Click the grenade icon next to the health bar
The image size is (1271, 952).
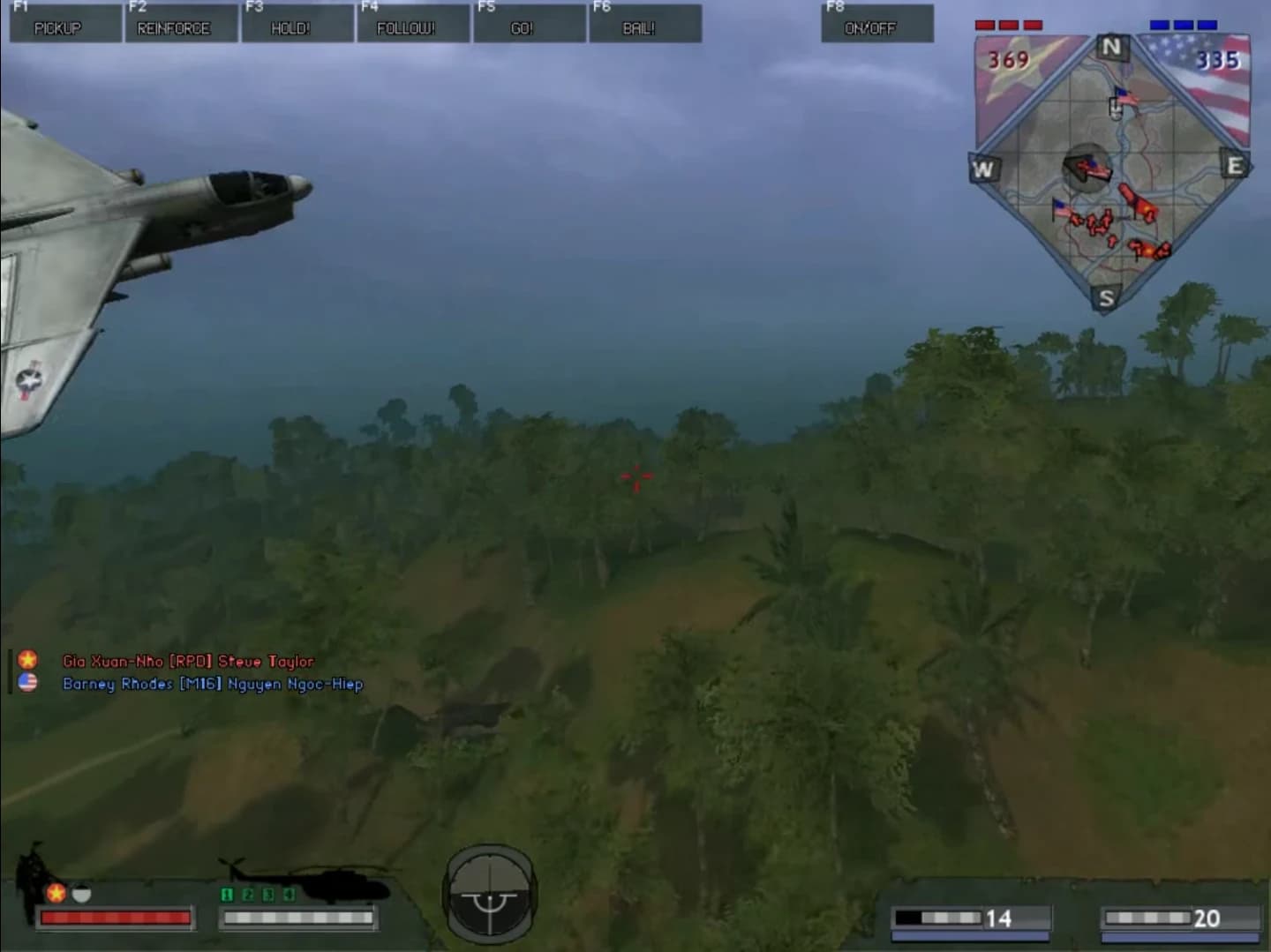pyautogui.click(x=79, y=894)
